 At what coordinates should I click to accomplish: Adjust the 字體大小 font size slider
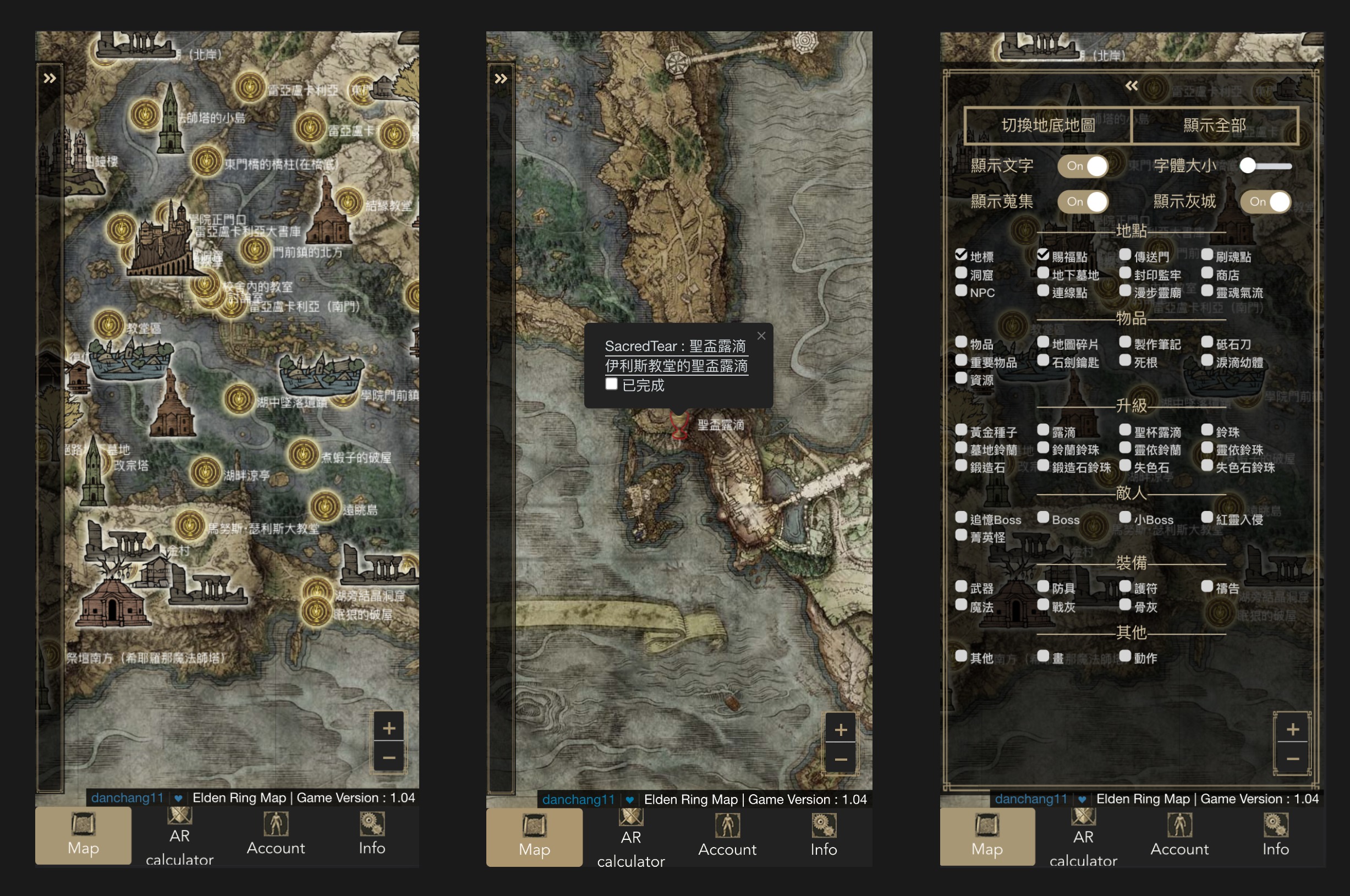(1249, 166)
